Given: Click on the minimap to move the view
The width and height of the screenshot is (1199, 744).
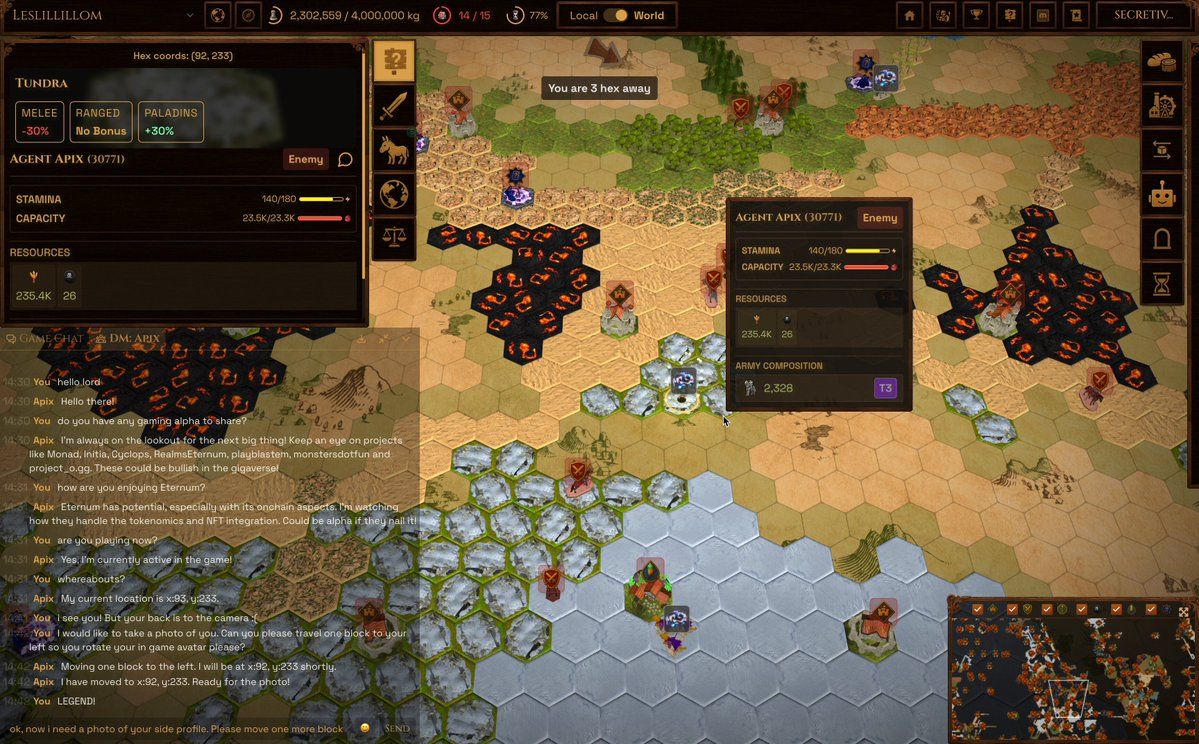Looking at the screenshot, I should 1070,680.
